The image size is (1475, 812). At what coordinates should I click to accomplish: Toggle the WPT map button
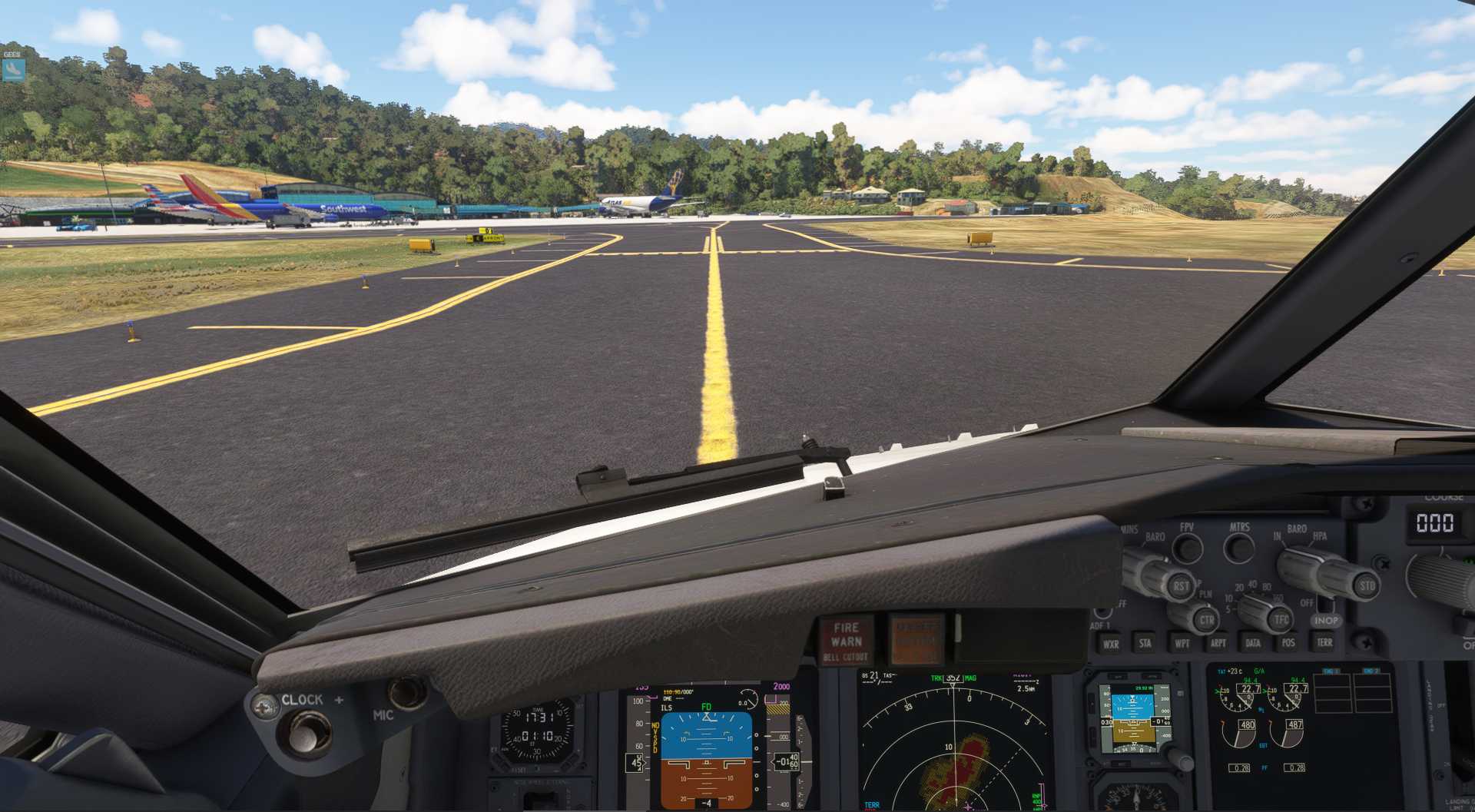click(x=1182, y=644)
